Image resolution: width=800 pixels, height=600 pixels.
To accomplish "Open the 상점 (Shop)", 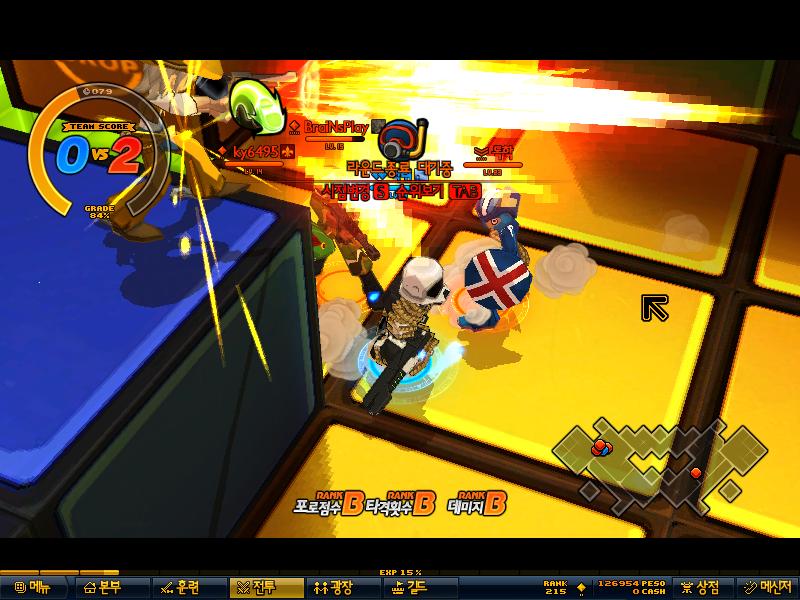I will coord(701,587).
